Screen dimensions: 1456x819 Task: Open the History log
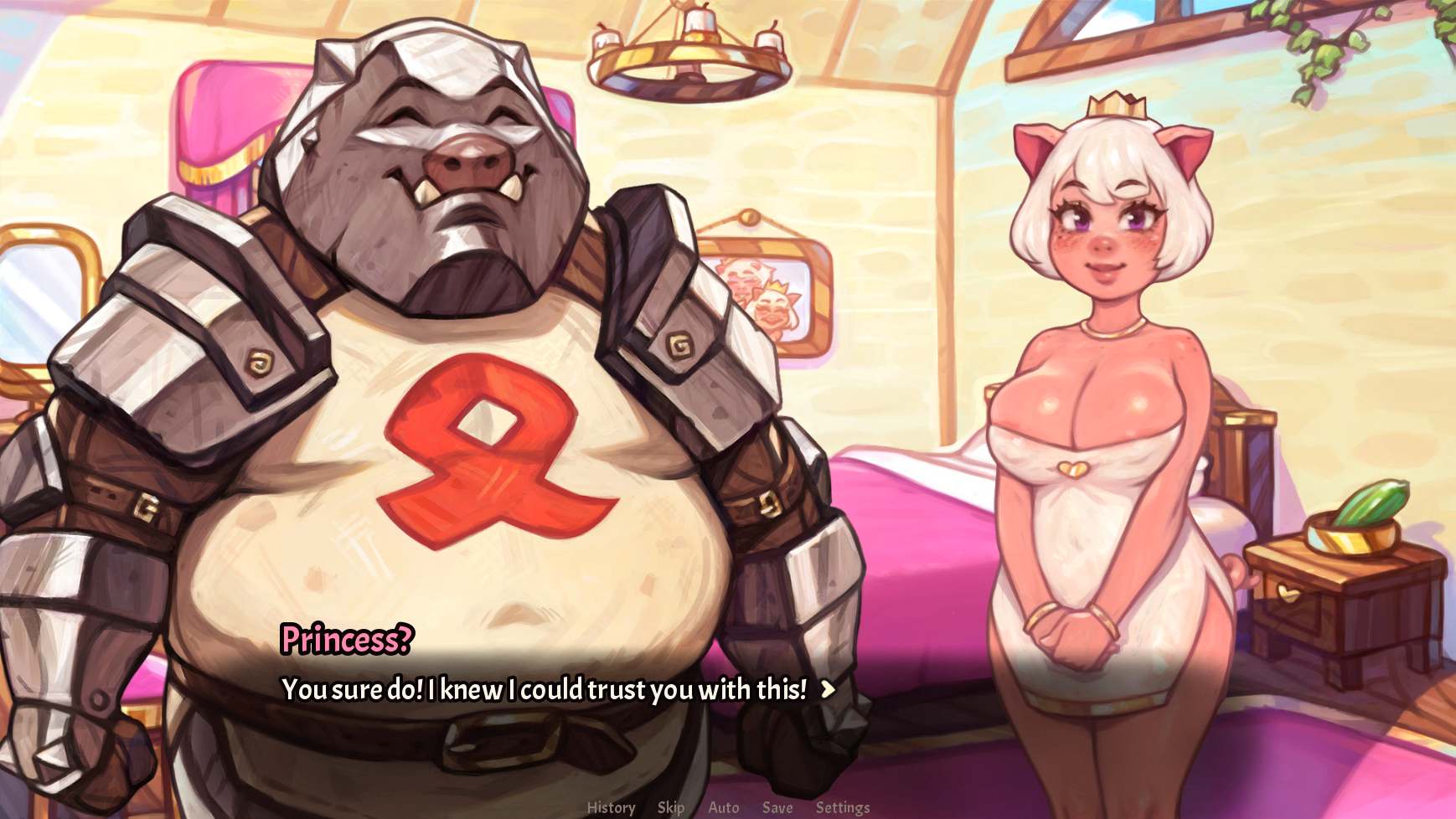coord(611,807)
